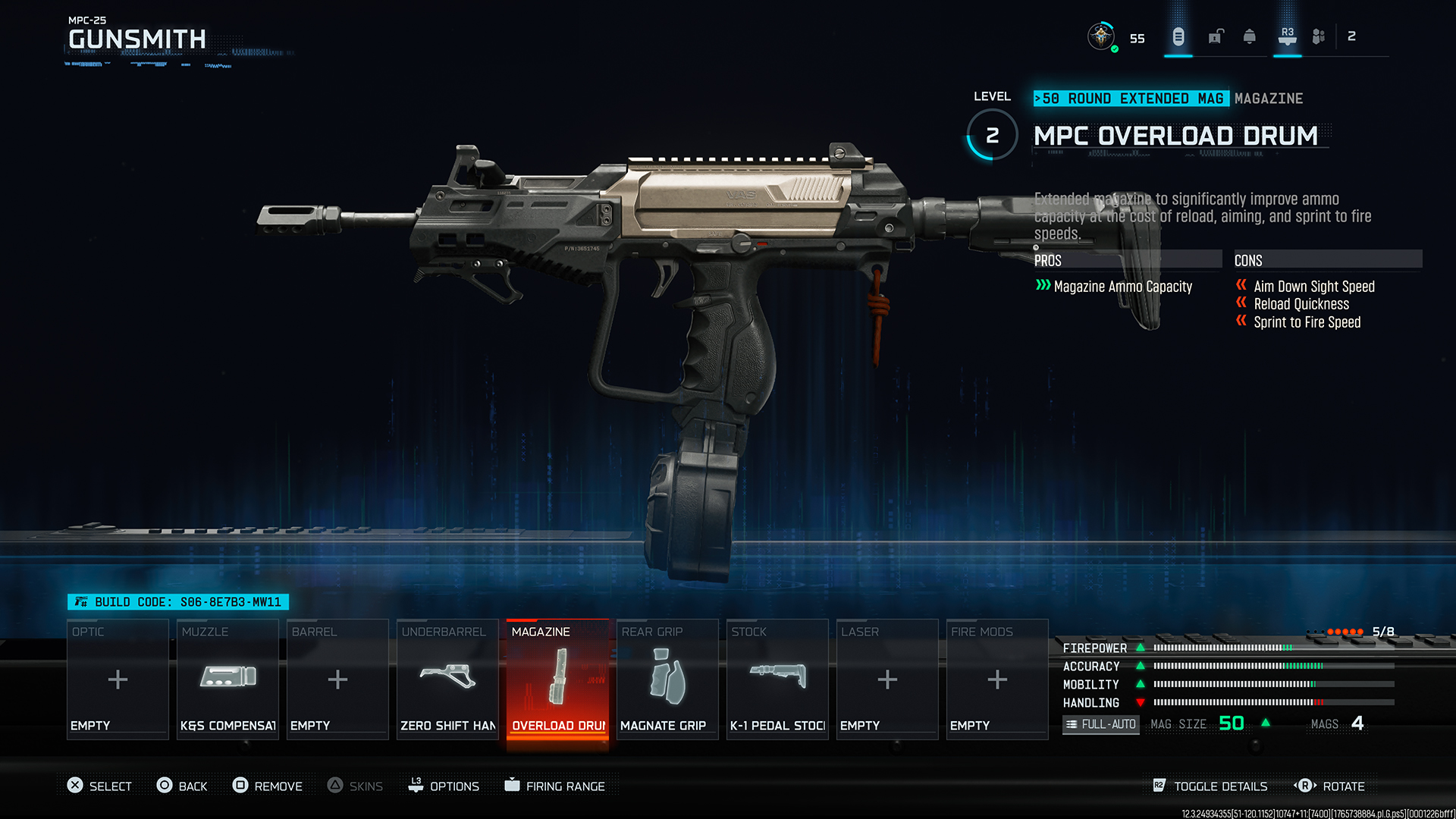
Task: Open the notifications bell icon
Action: [1249, 36]
